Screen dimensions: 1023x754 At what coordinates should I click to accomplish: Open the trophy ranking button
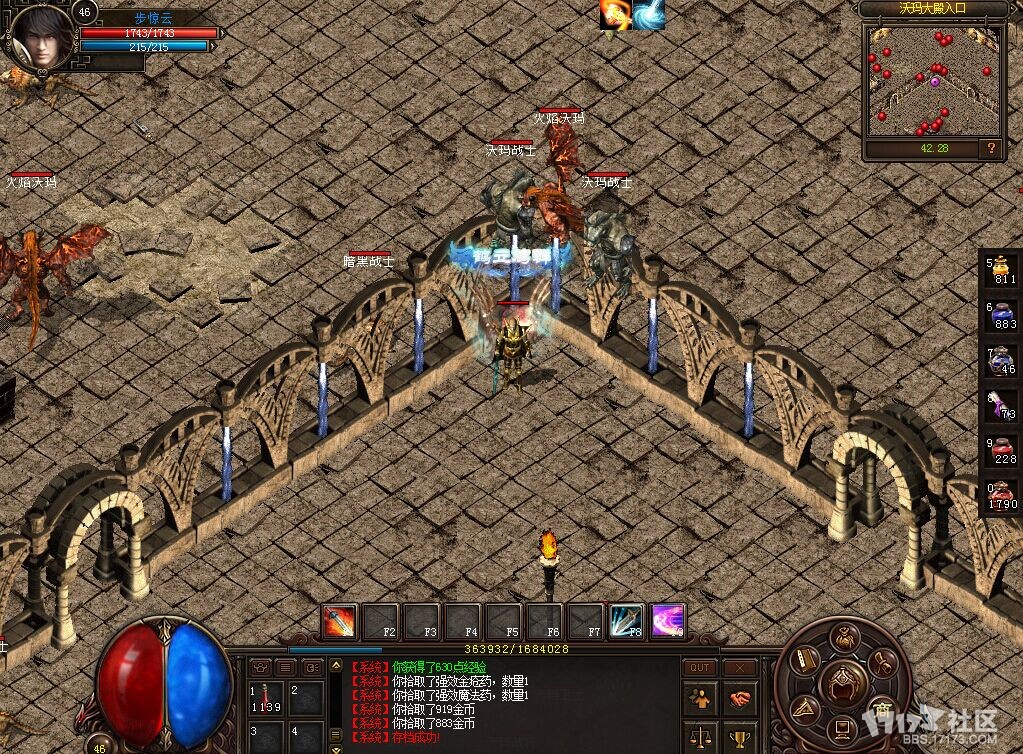click(x=739, y=738)
